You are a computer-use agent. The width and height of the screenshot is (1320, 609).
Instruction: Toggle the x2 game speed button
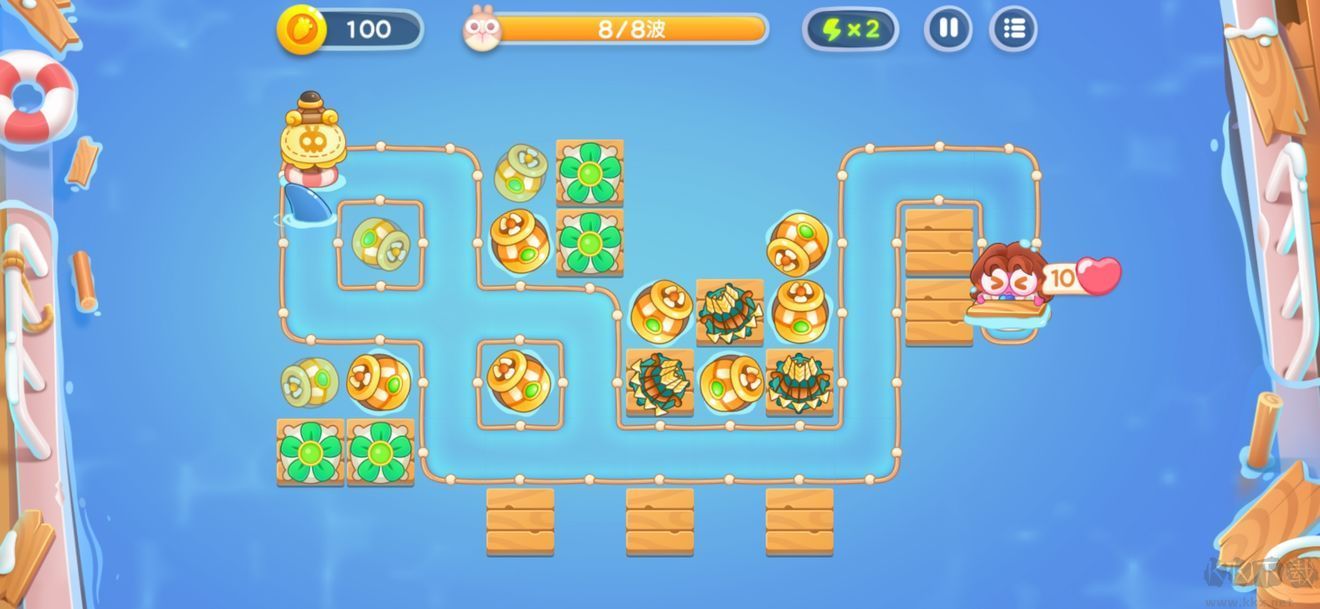(850, 29)
